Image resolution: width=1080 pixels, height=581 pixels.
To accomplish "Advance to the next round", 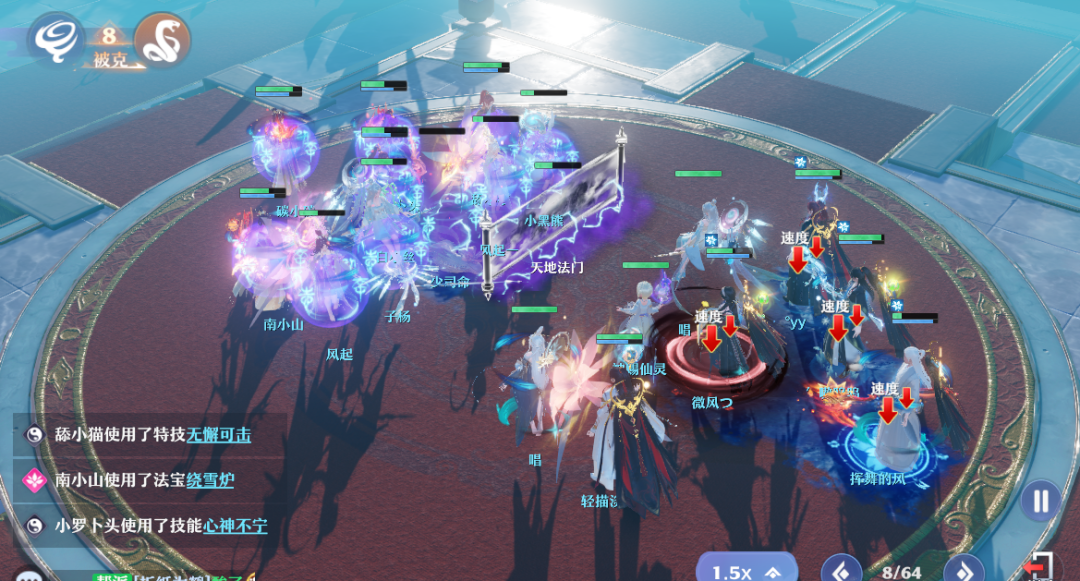I will (964, 570).
